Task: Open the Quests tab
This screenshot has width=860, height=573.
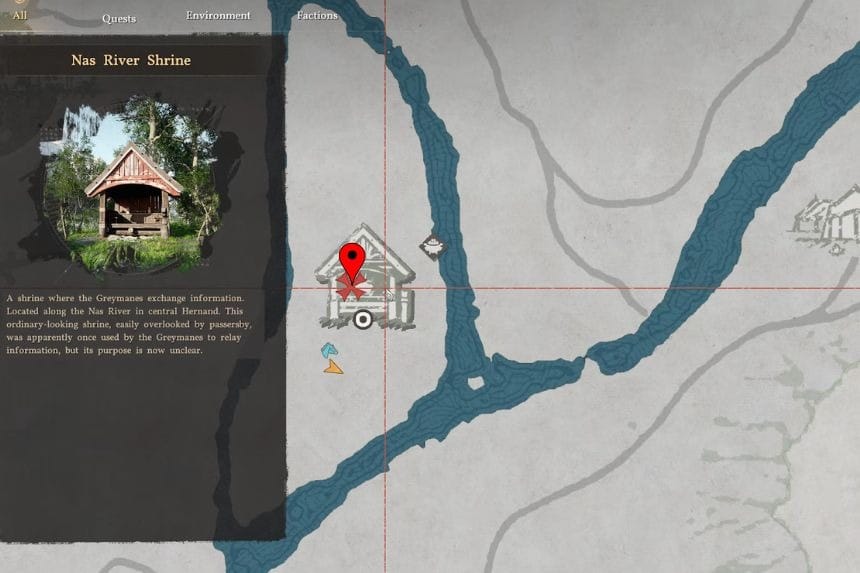Action: click(x=118, y=18)
